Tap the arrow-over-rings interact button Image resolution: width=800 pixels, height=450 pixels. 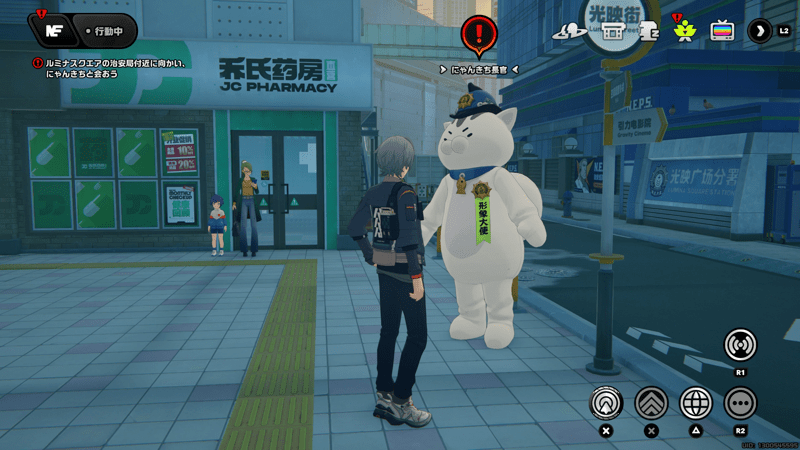coord(605,403)
